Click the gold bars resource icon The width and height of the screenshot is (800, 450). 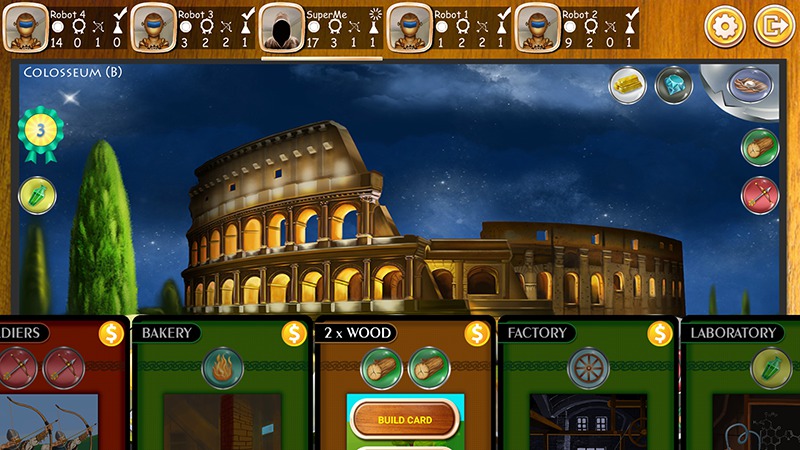pos(629,85)
